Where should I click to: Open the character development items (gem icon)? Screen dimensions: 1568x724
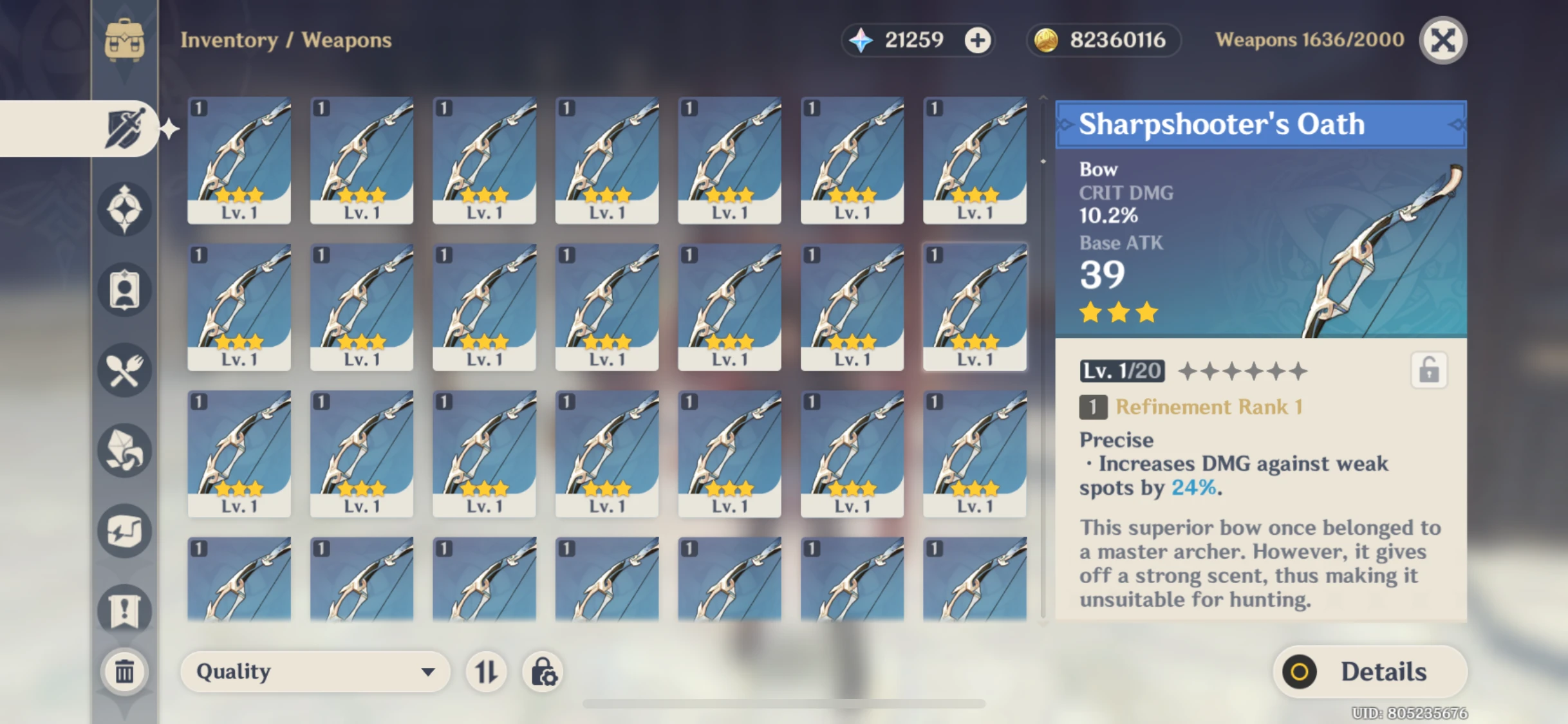pos(126,450)
